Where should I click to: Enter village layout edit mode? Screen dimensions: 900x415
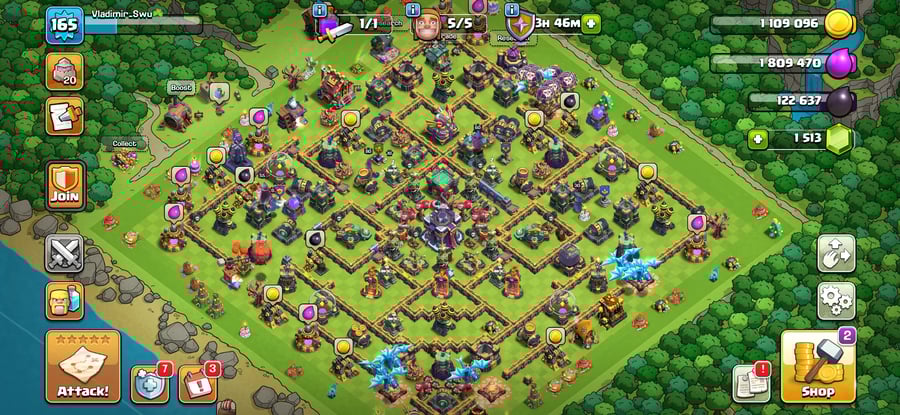click(x=836, y=254)
